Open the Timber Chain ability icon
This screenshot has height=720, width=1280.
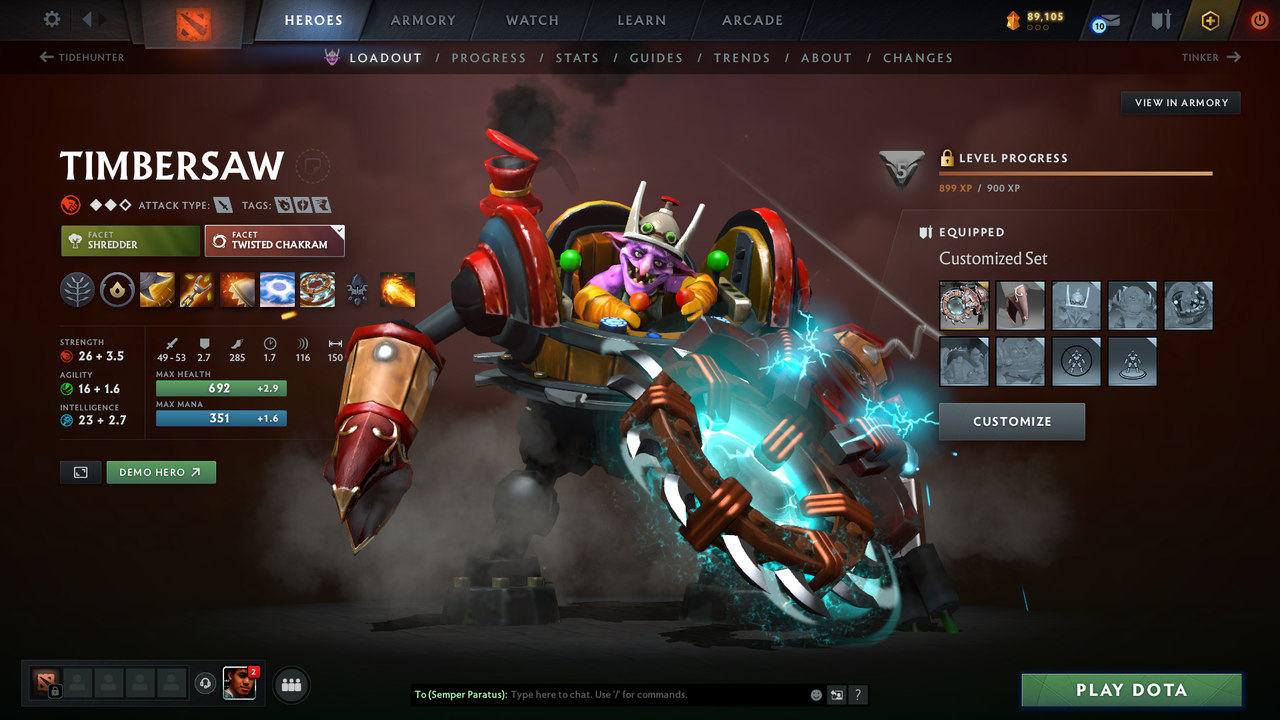(196, 290)
